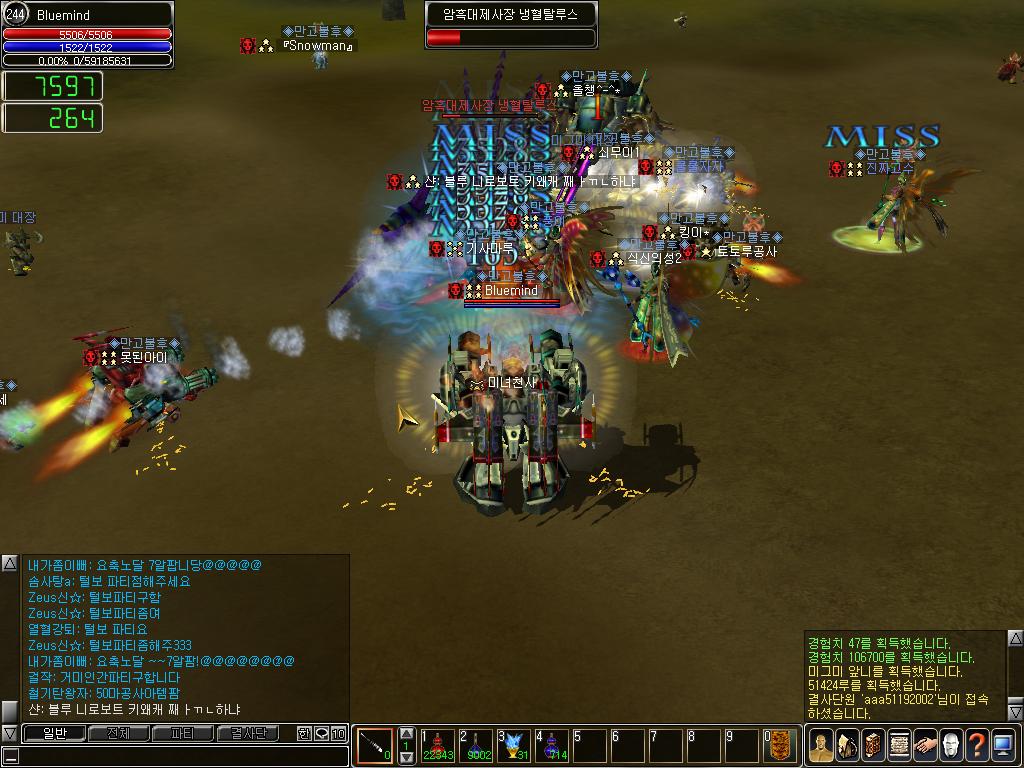Toggle the 한 language input button

pos(305,734)
